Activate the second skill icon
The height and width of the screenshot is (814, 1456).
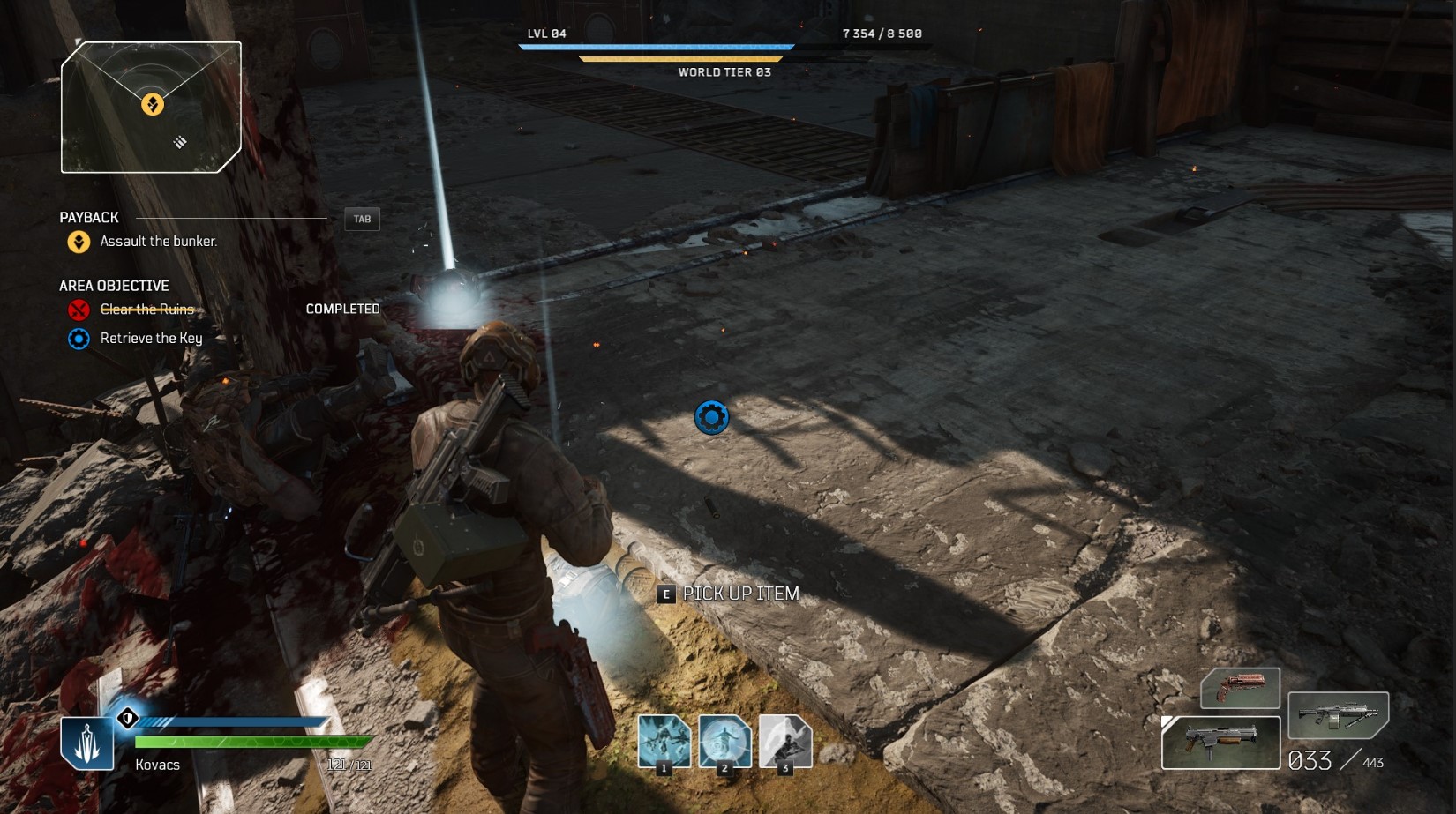(724, 741)
